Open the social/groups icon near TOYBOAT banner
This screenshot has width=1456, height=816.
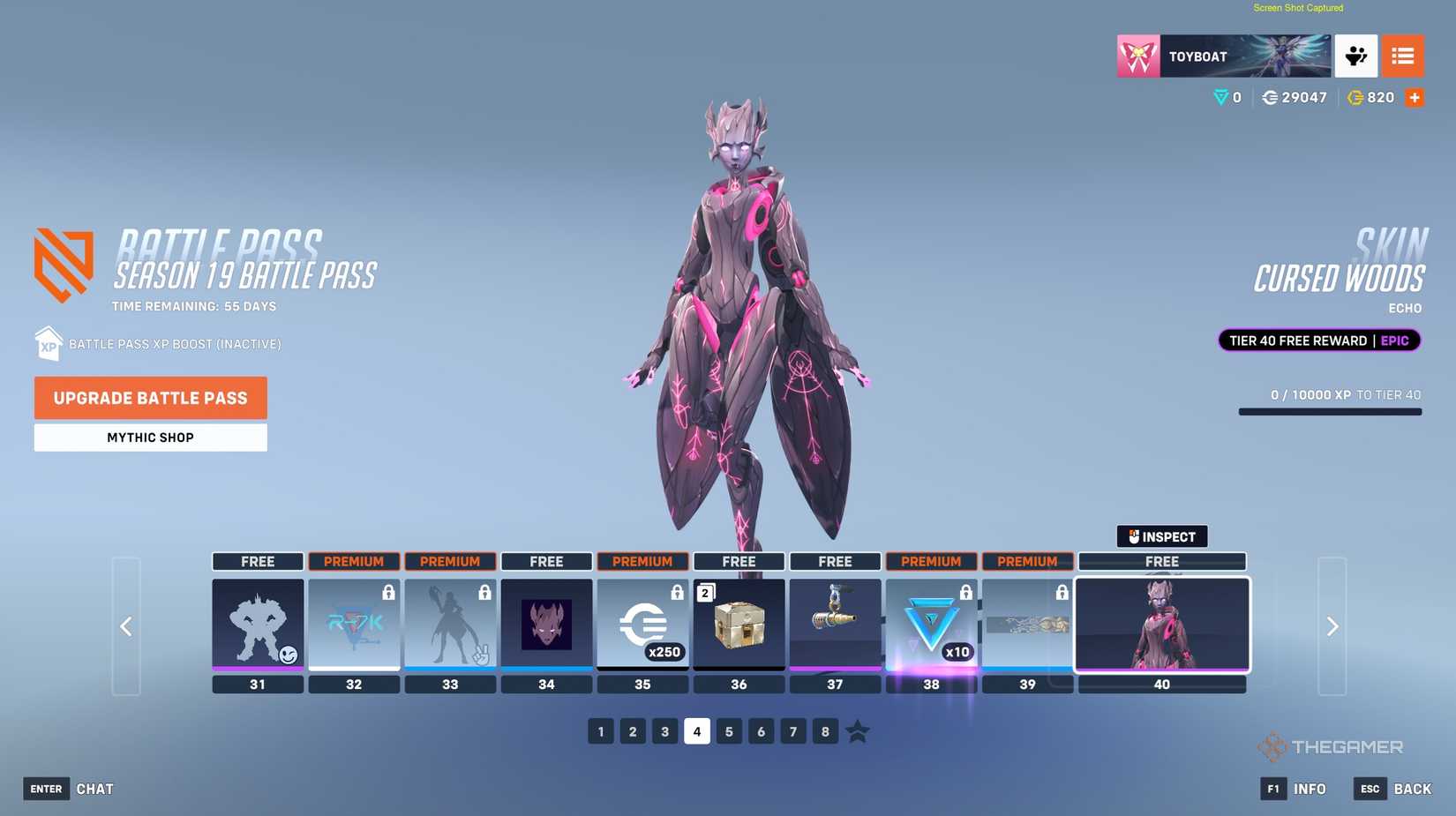(x=1356, y=56)
